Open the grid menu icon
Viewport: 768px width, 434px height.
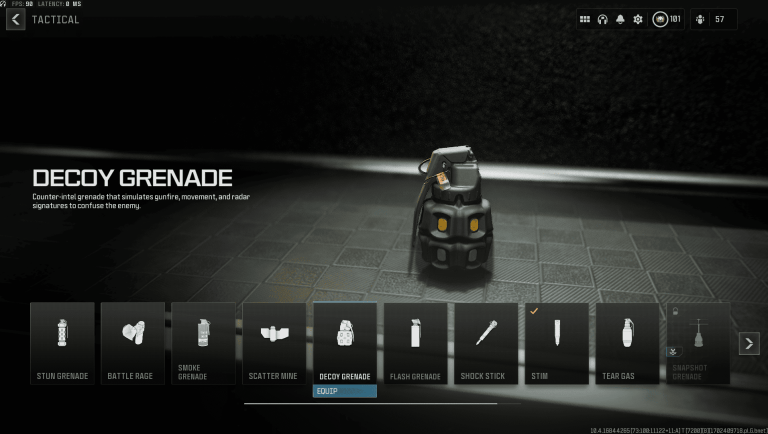(585, 19)
